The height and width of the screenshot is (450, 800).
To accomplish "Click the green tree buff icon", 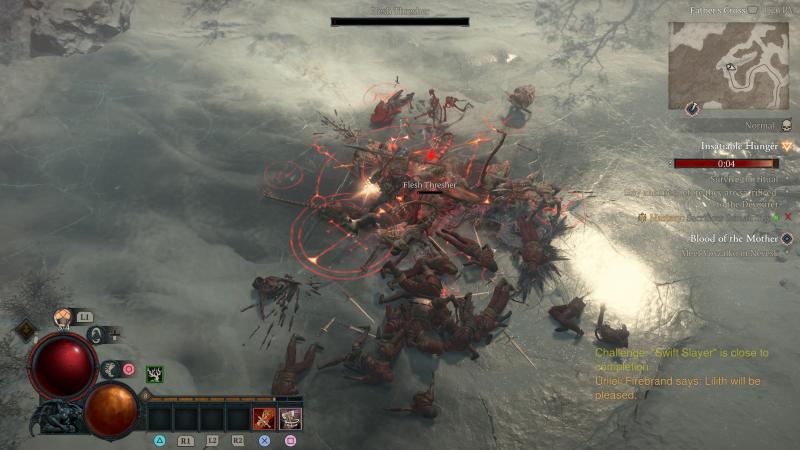I will [x=155, y=374].
